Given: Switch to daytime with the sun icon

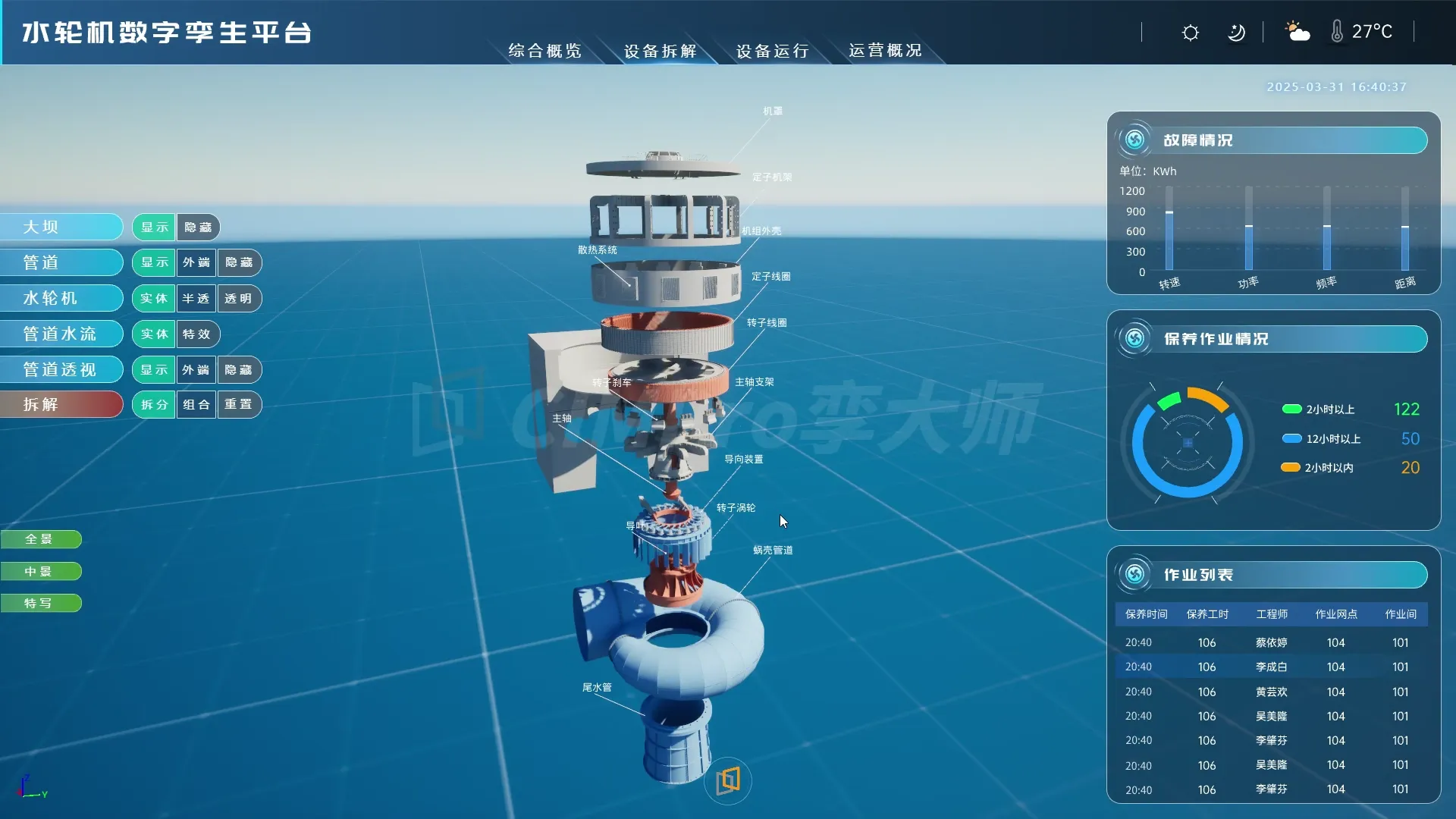Looking at the screenshot, I should [x=1191, y=33].
